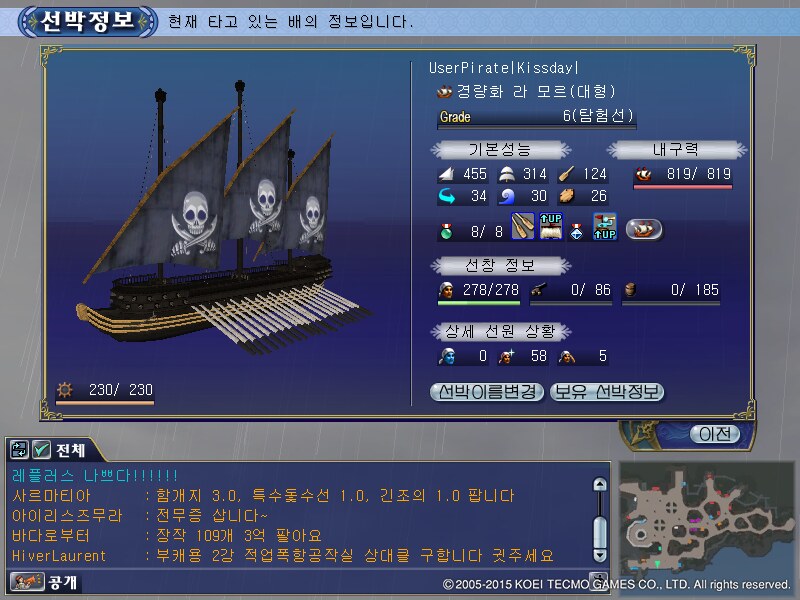The width and height of the screenshot is (800, 600).
Task: Select the flag UP upgrade icon
Action: (x=604, y=228)
